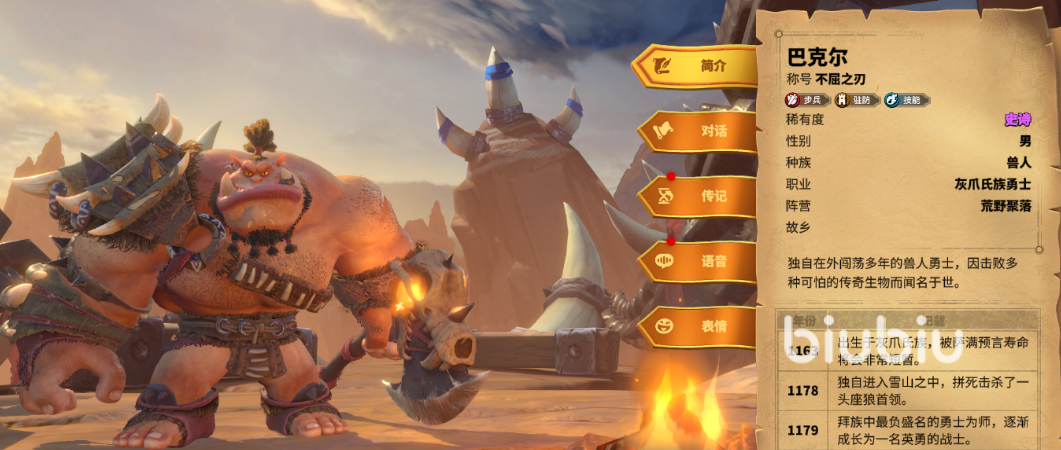Click the 步兵 infantry tag

pyautogui.click(x=808, y=100)
